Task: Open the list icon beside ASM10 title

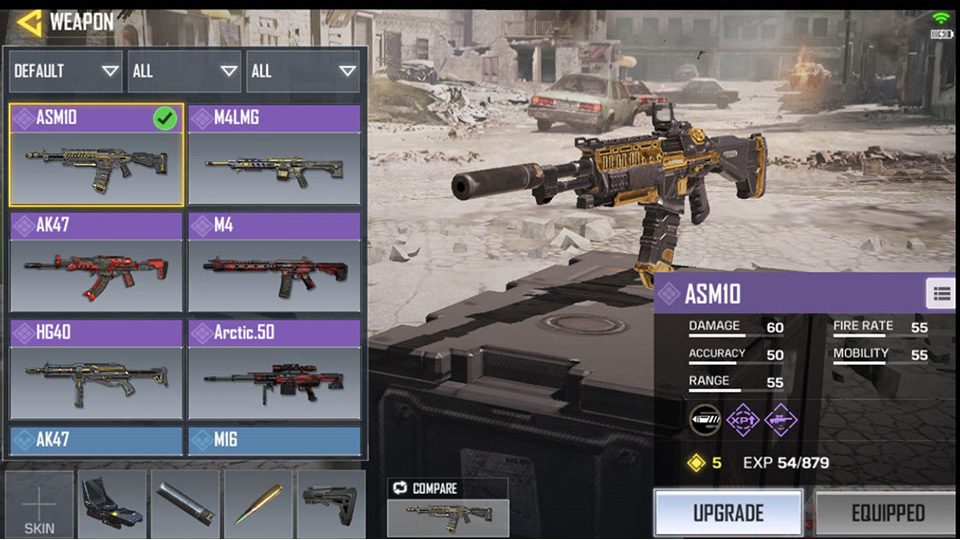Action: coord(940,293)
